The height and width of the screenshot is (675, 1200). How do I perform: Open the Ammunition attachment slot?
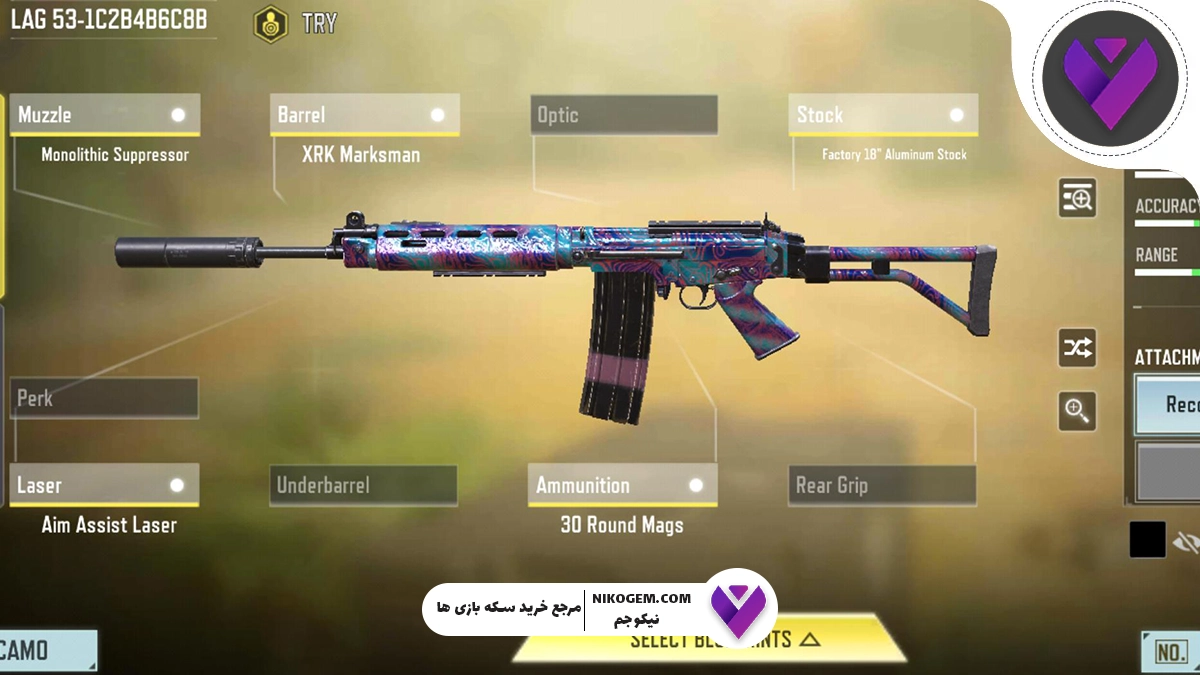coord(622,485)
